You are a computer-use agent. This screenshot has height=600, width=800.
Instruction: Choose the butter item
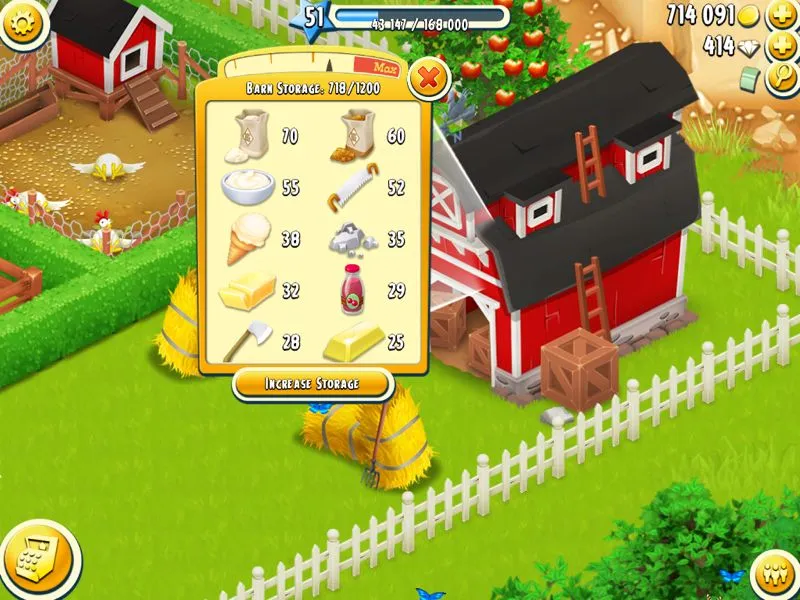pos(246,293)
